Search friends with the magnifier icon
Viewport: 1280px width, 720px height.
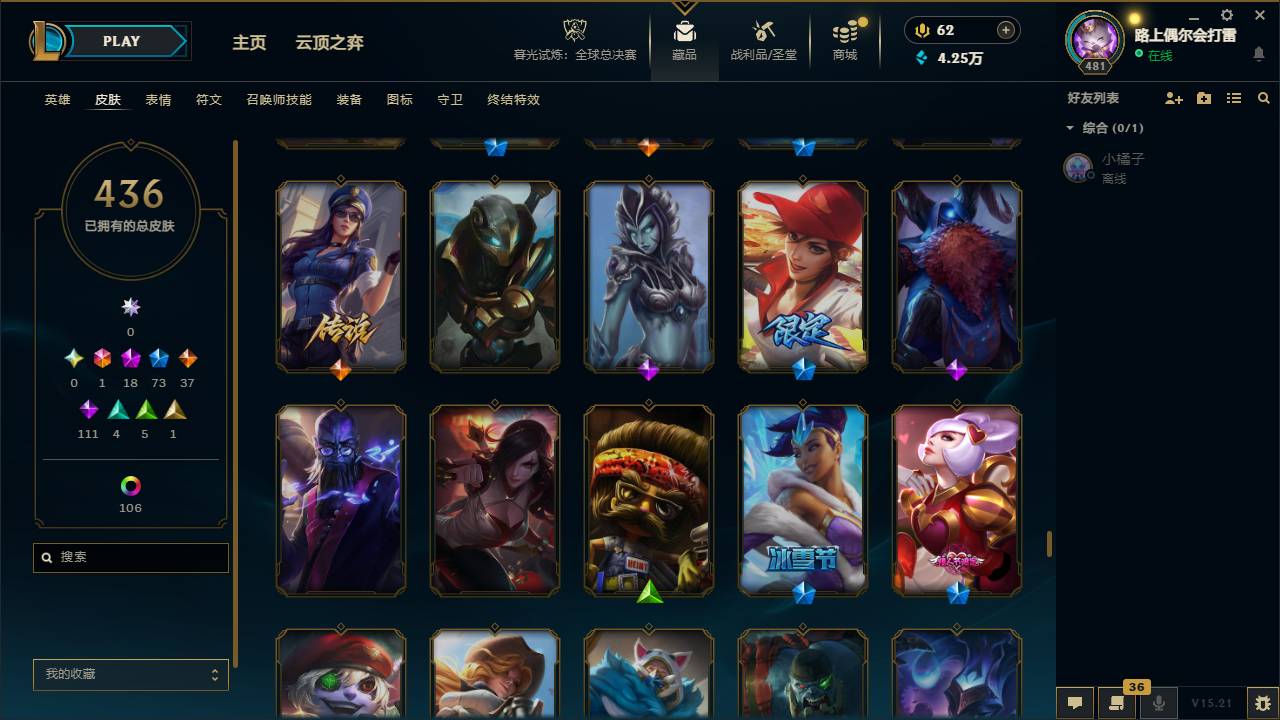pyautogui.click(x=1263, y=98)
